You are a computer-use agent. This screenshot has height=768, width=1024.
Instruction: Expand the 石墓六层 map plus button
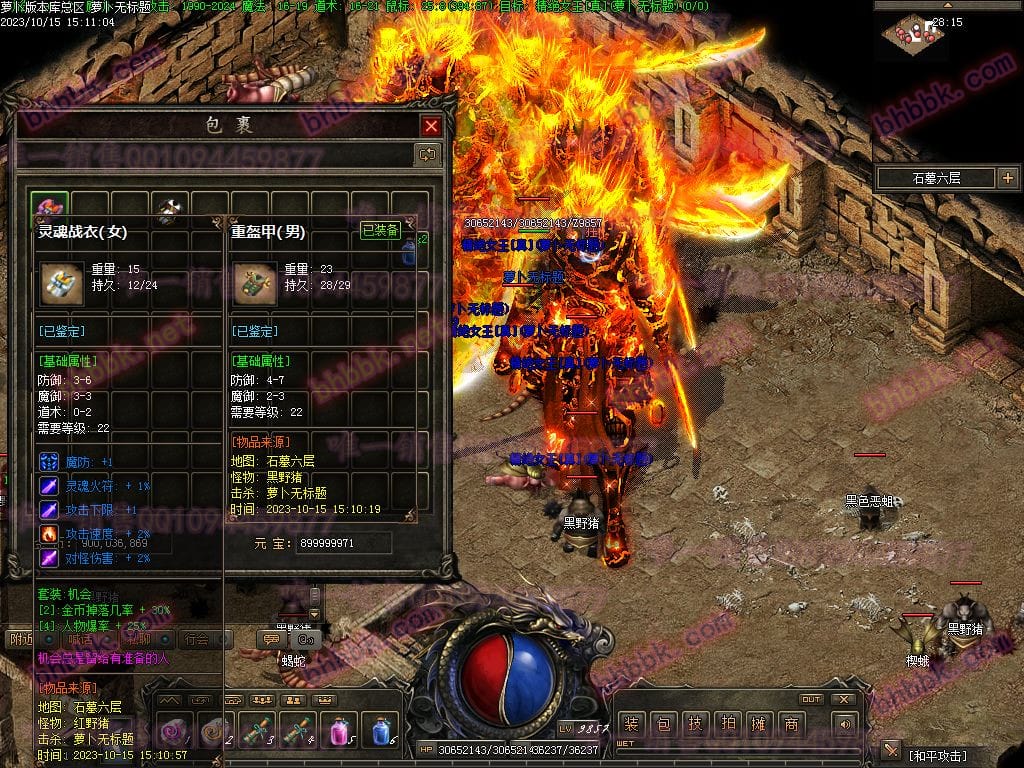(x=1006, y=178)
